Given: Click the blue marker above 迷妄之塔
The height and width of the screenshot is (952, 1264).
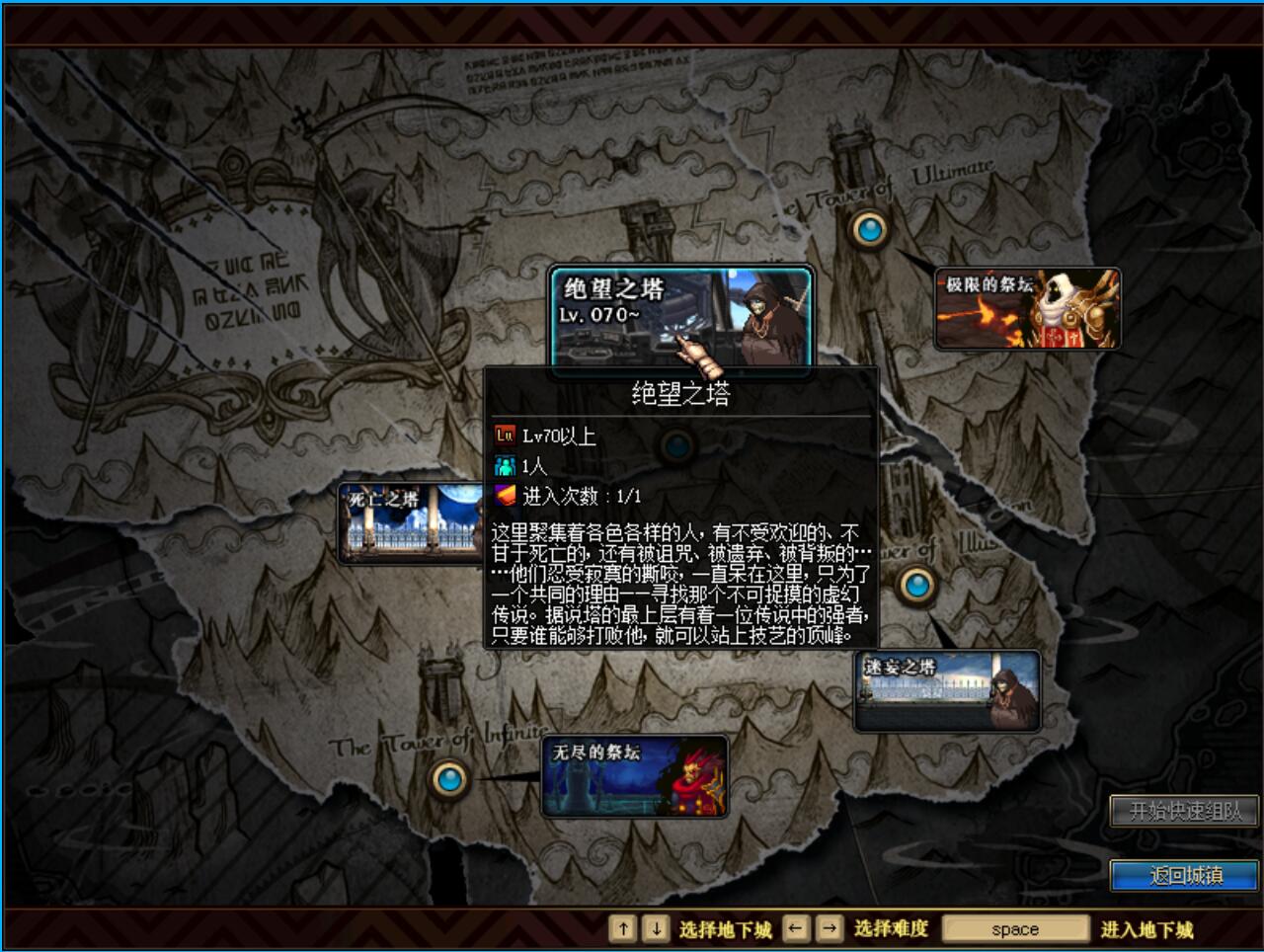Looking at the screenshot, I should click(x=916, y=585).
